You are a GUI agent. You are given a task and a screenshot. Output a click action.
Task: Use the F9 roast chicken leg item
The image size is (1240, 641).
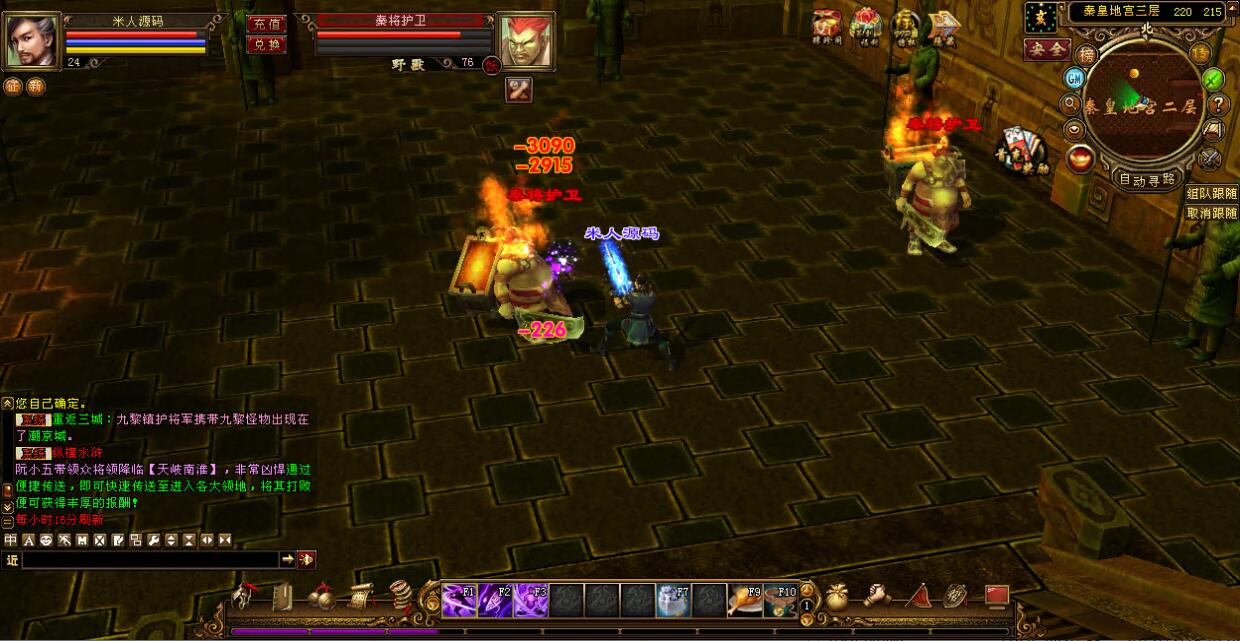coord(744,599)
